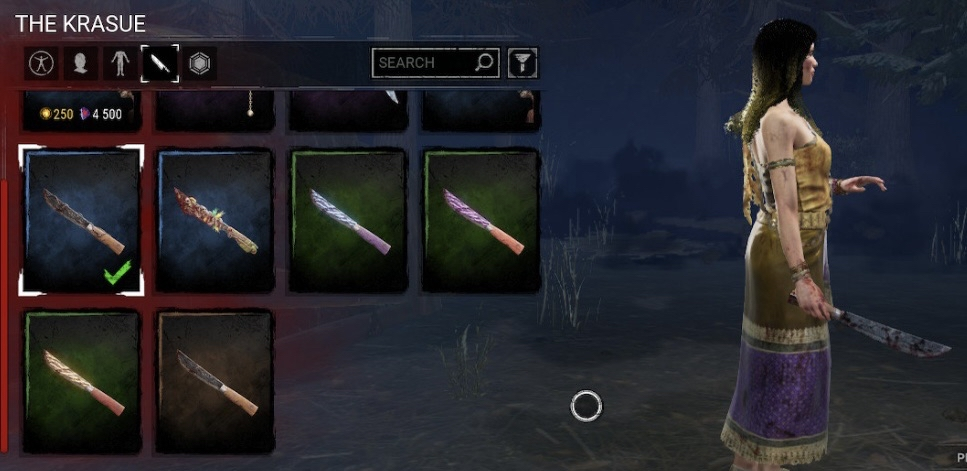Open the cosmetics filter funnel button
The image size is (967, 471).
(x=523, y=63)
